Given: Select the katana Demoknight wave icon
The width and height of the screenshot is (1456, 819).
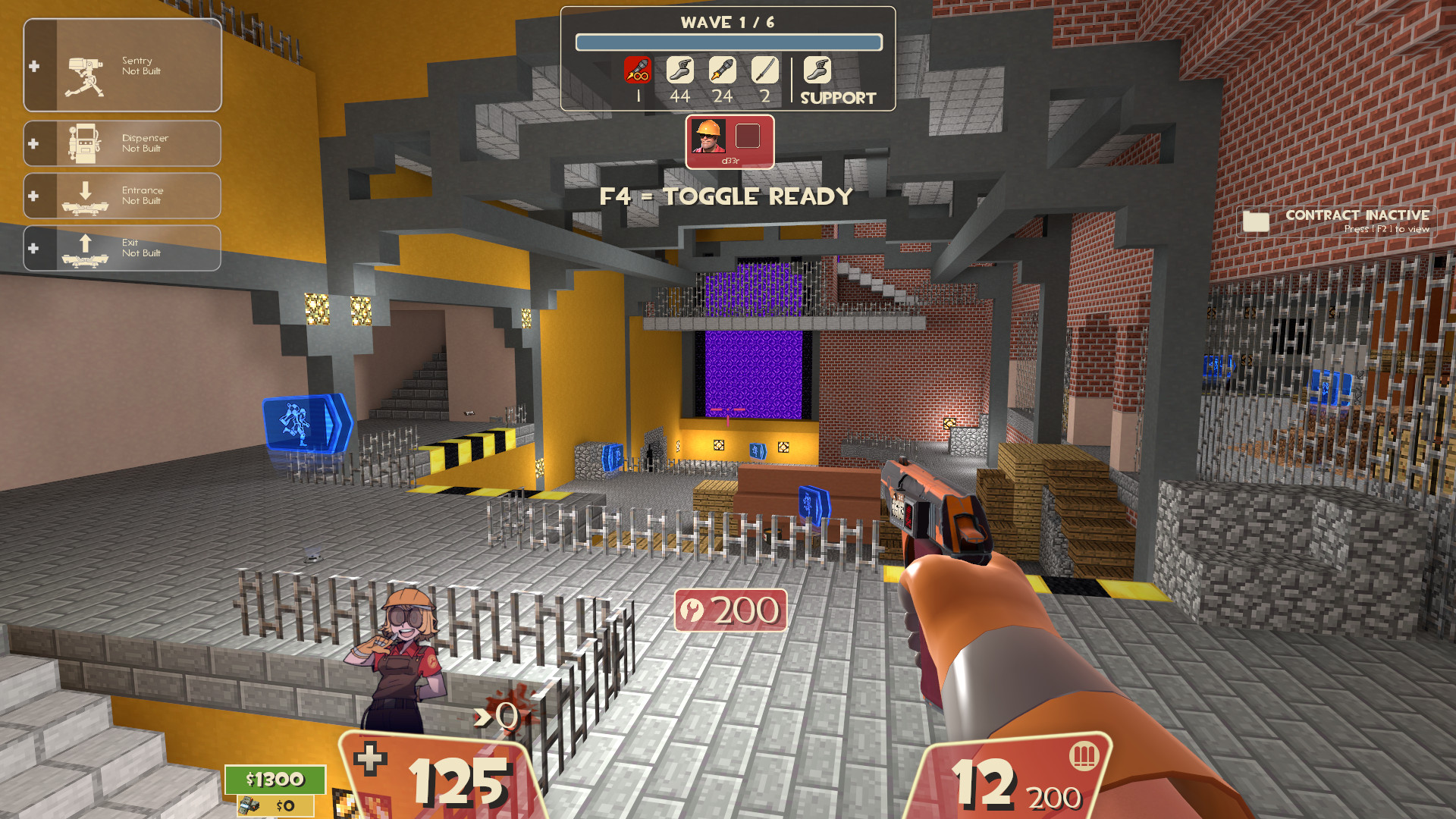Looking at the screenshot, I should click(764, 71).
